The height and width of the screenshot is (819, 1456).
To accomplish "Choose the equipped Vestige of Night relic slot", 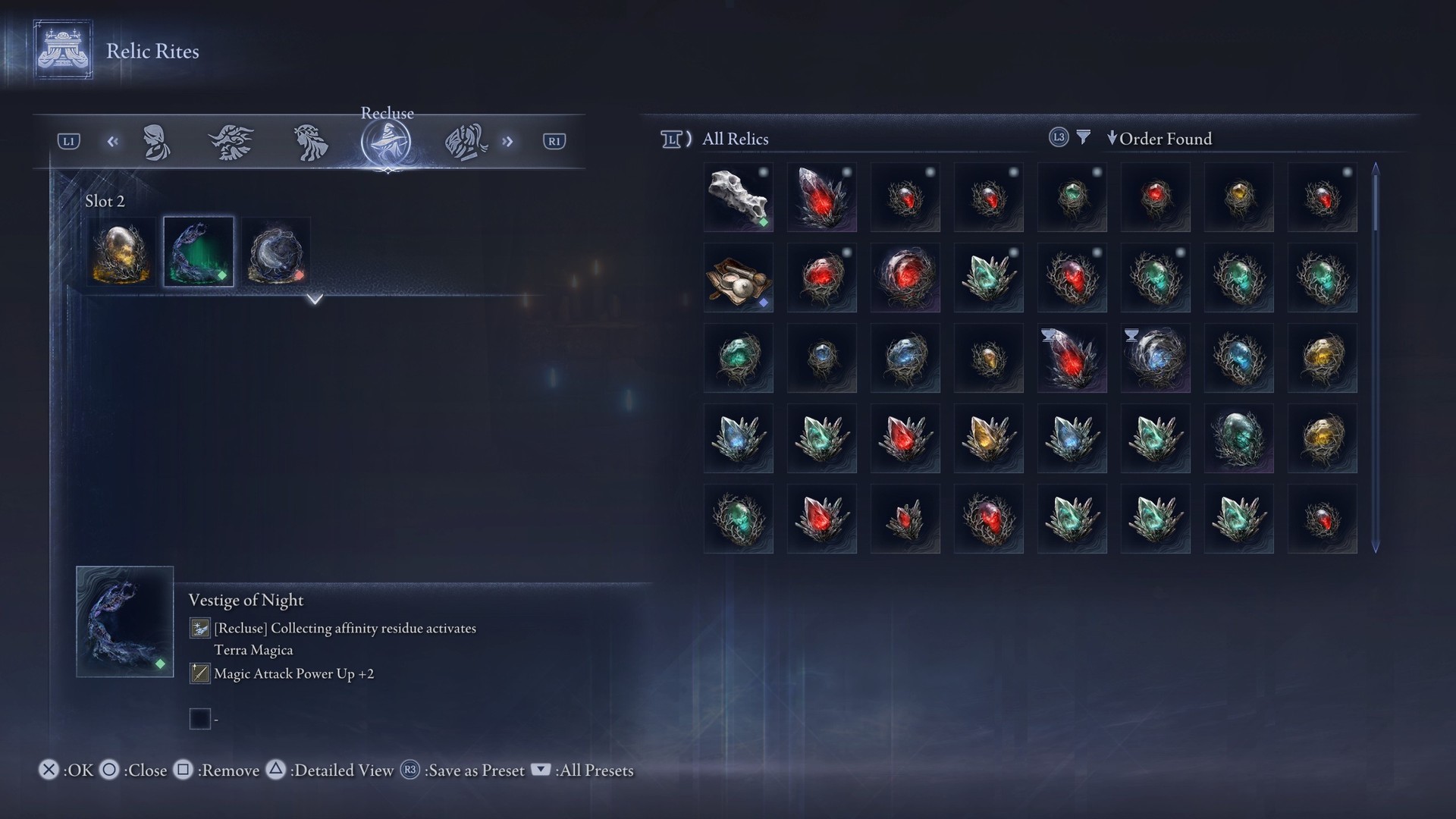I will click(199, 253).
